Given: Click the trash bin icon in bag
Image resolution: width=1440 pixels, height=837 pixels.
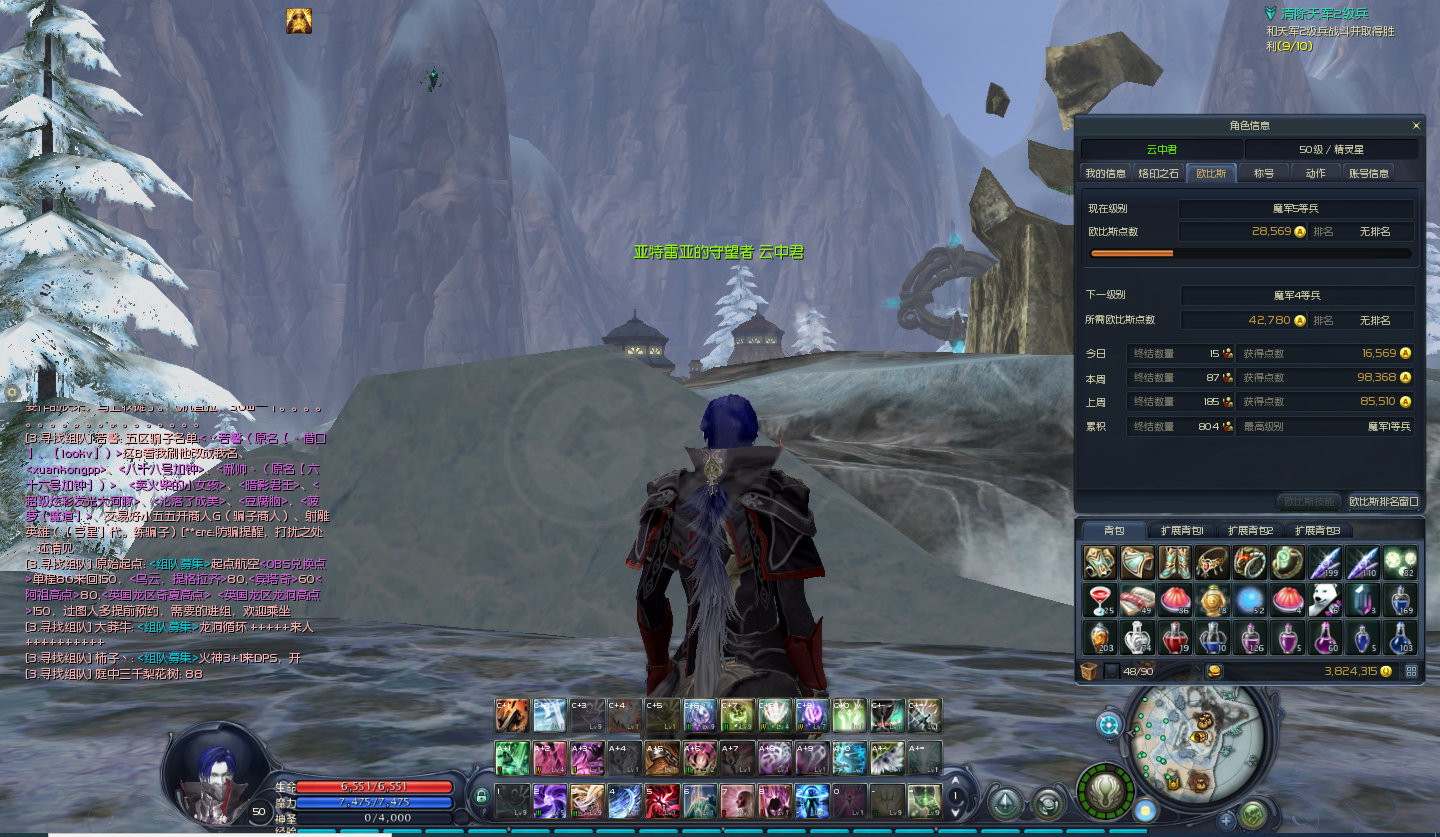Looking at the screenshot, I should coord(1089,671).
